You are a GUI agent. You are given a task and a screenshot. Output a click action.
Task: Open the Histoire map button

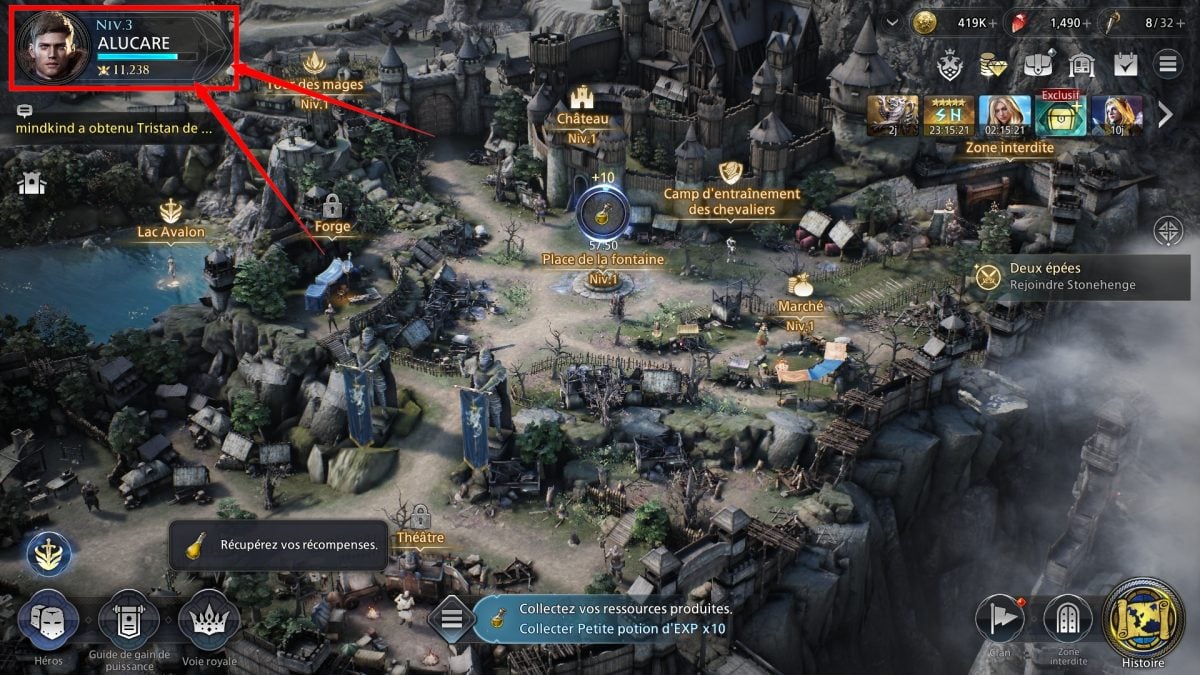1143,619
